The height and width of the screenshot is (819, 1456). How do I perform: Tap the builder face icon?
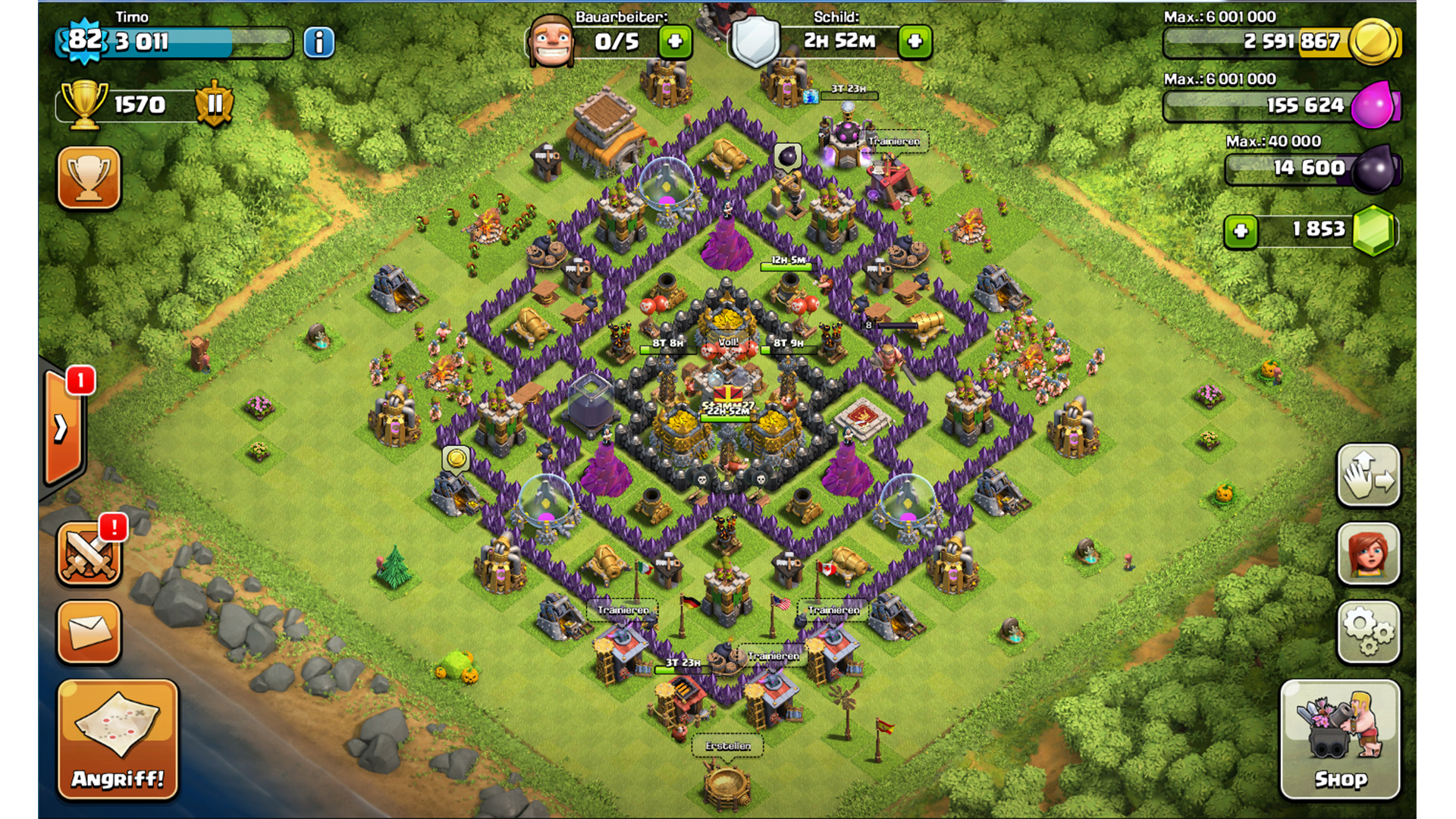click(x=551, y=41)
